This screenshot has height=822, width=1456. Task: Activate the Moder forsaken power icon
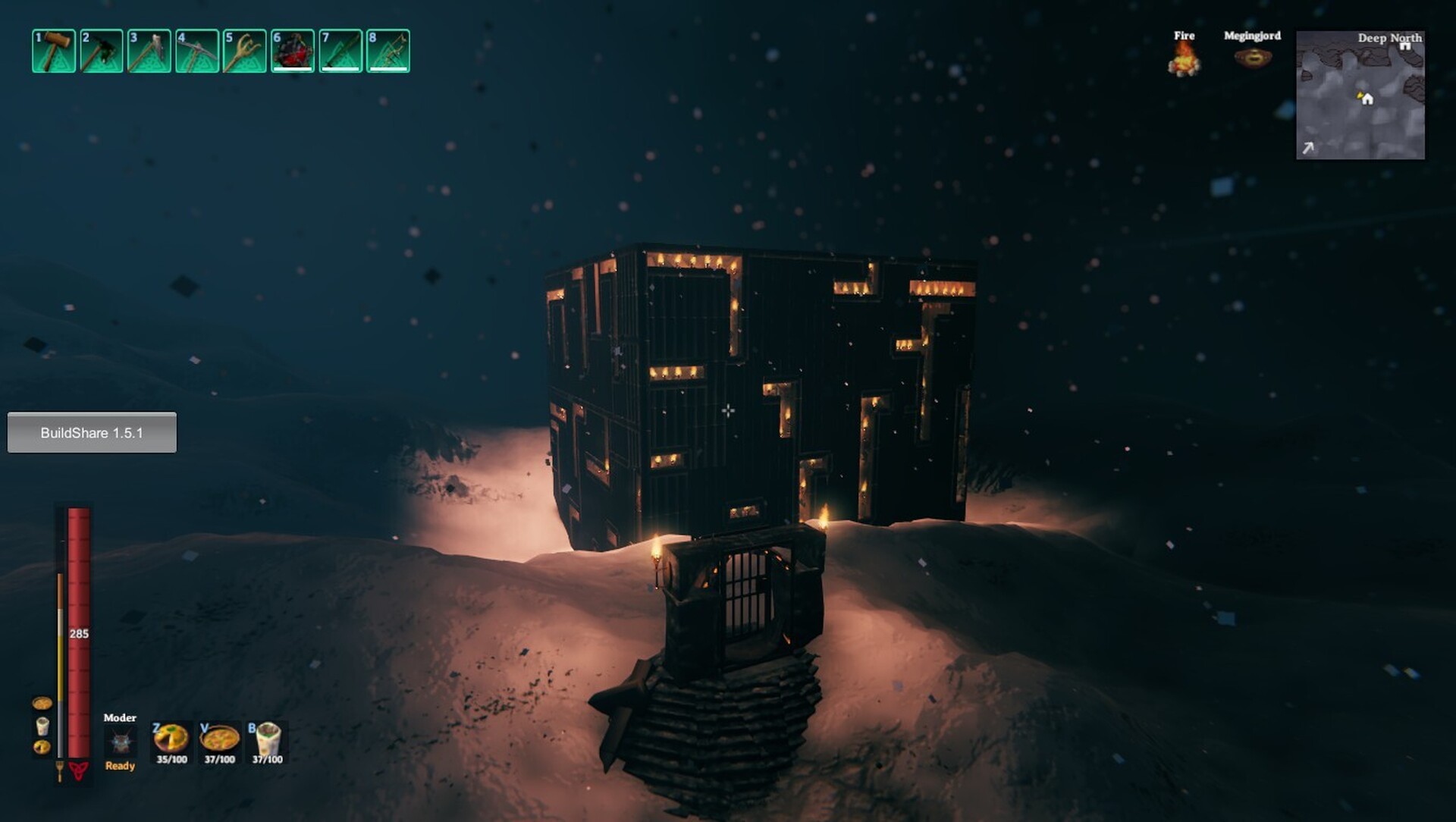point(120,742)
